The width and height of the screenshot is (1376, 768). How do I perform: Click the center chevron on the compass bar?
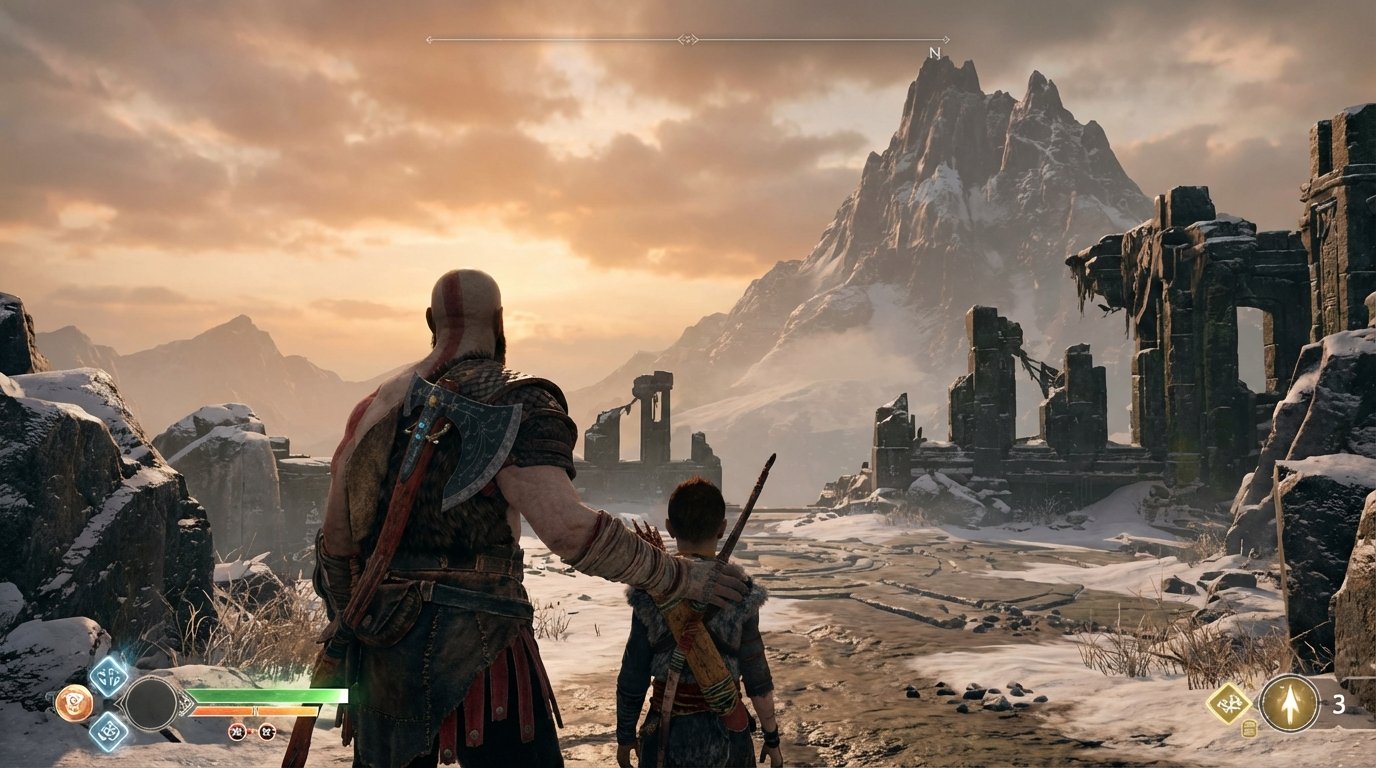[x=686, y=37]
